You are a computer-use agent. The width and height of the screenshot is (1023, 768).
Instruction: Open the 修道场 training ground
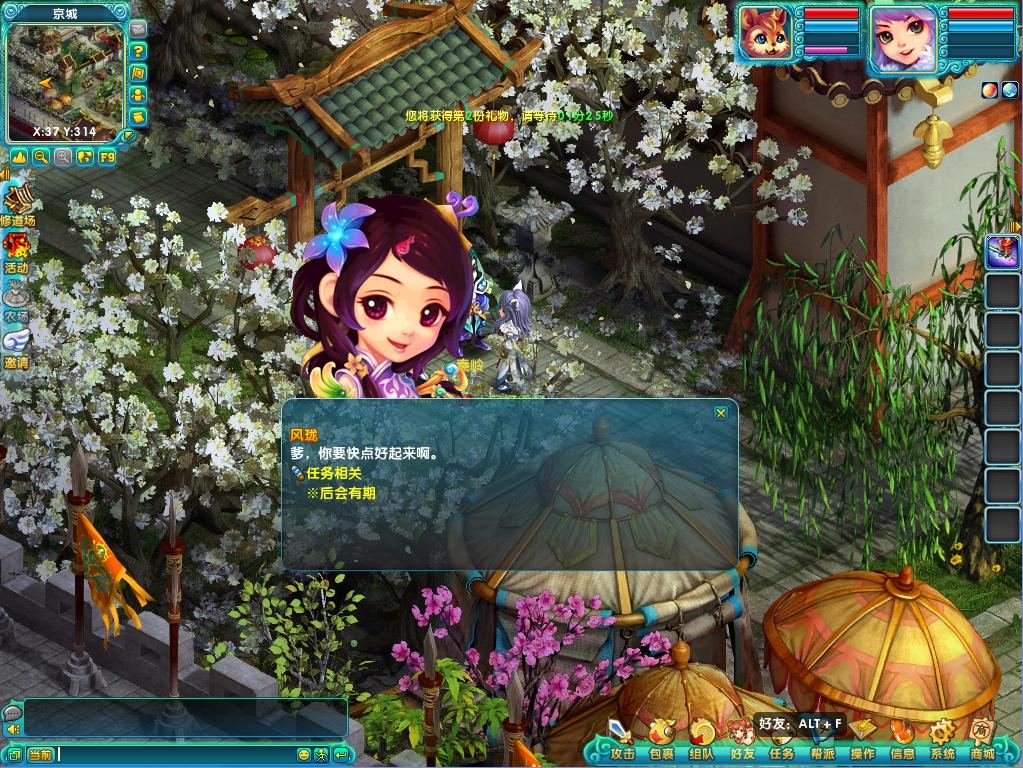click(x=17, y=205)
